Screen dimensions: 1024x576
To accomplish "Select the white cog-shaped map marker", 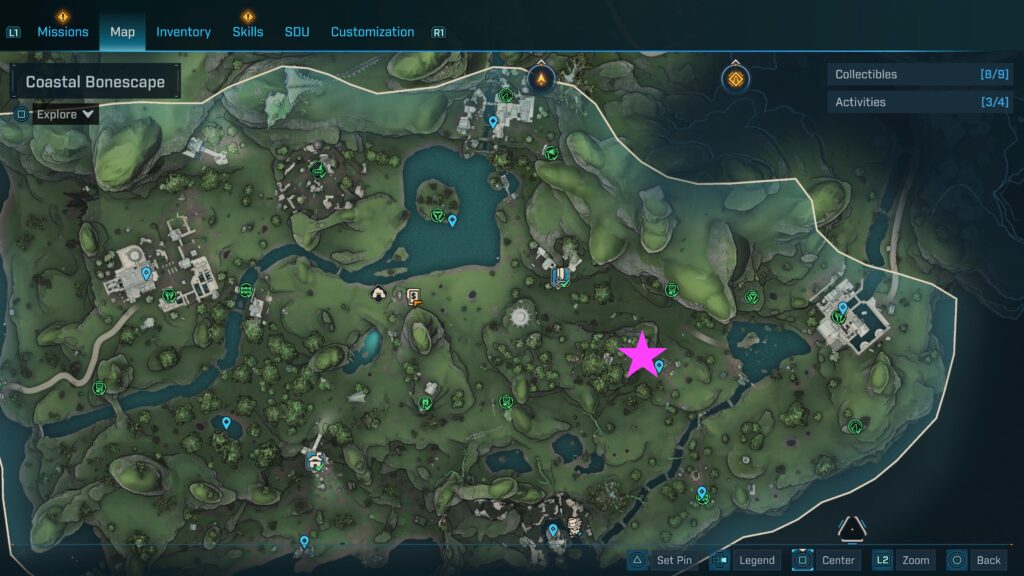I will point(519,317).
